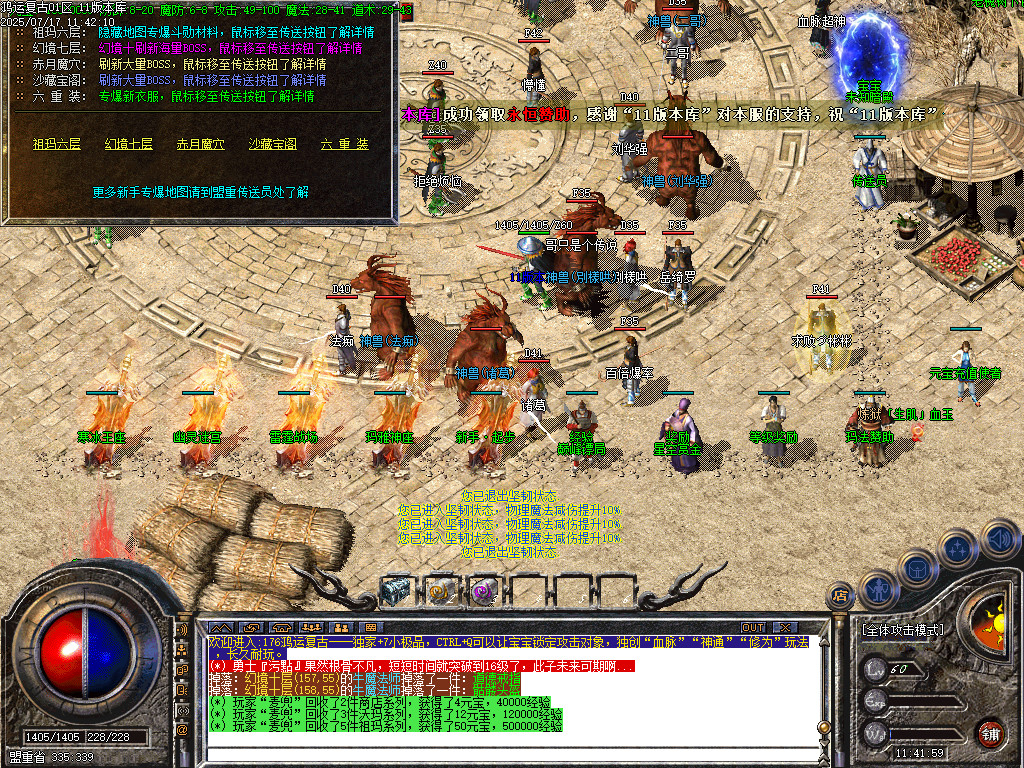Open the character figure panel button
1024x768 pixels.
click(x=877, y=588)
